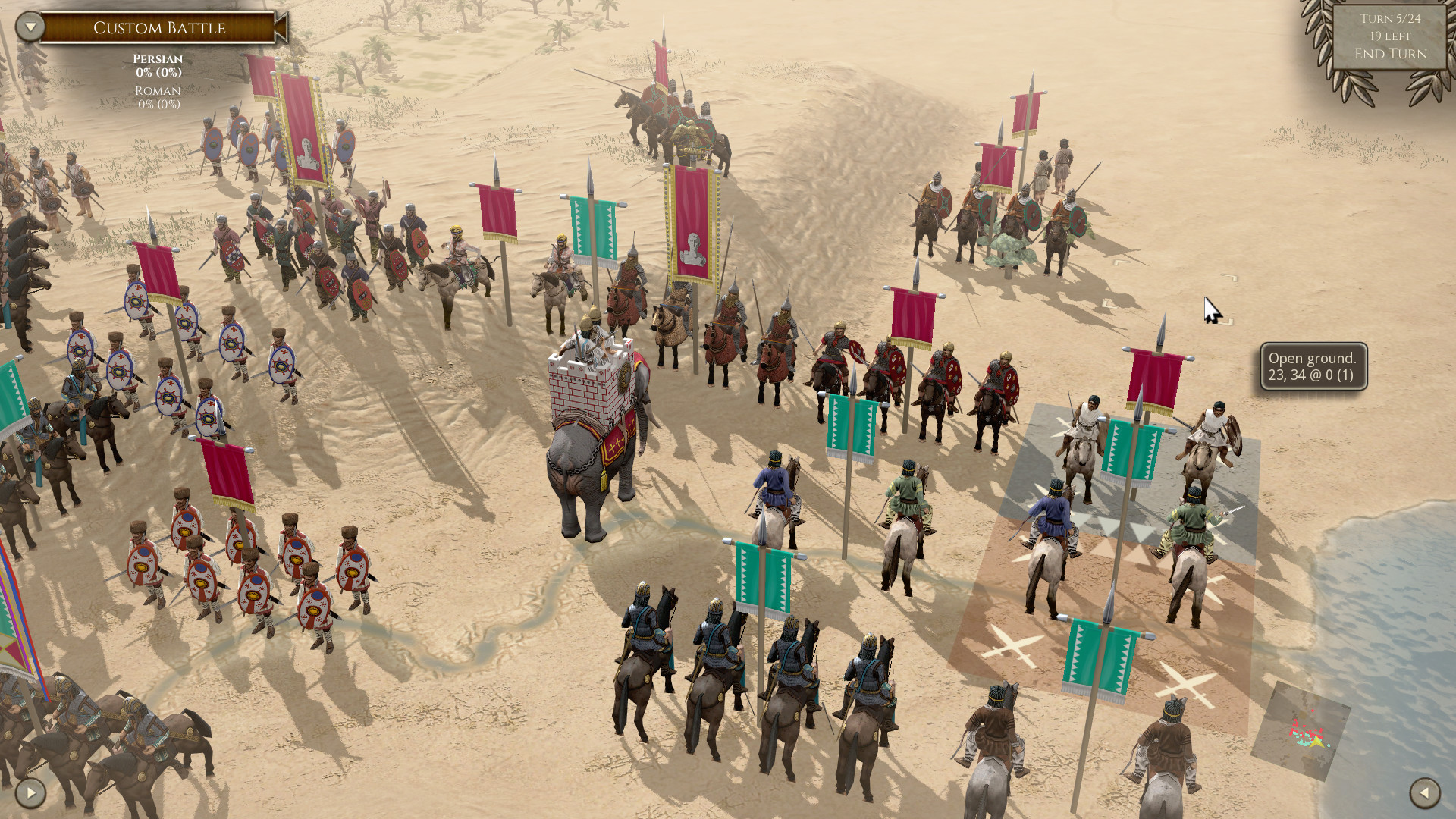Click the Custom Battle title banner
The height and width of the screenshot is (819, 1456).
pyautogui.click(x=159, y=28)
